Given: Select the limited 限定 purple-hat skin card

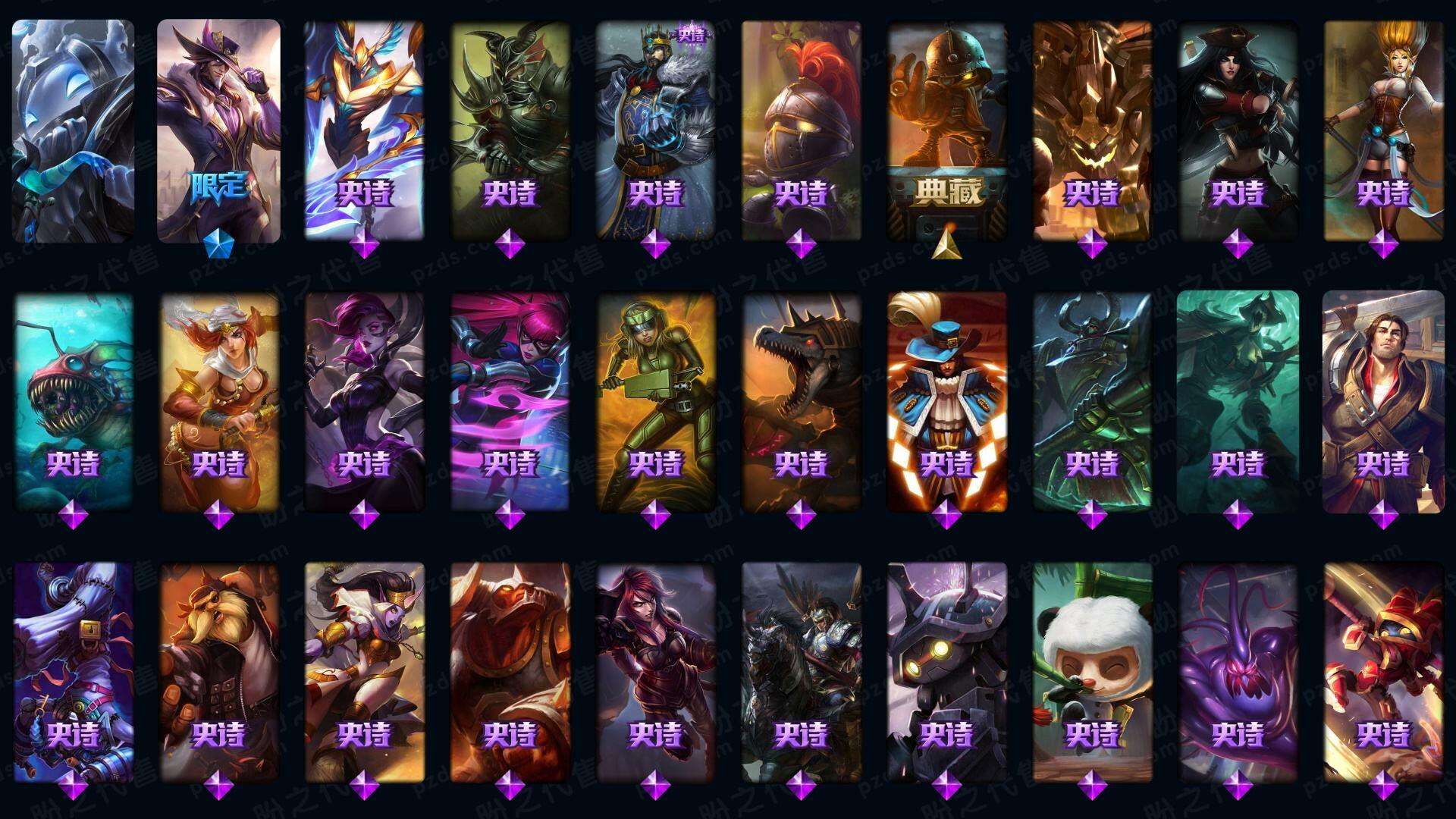Looking at the screenshot, I should pos(218,129).
